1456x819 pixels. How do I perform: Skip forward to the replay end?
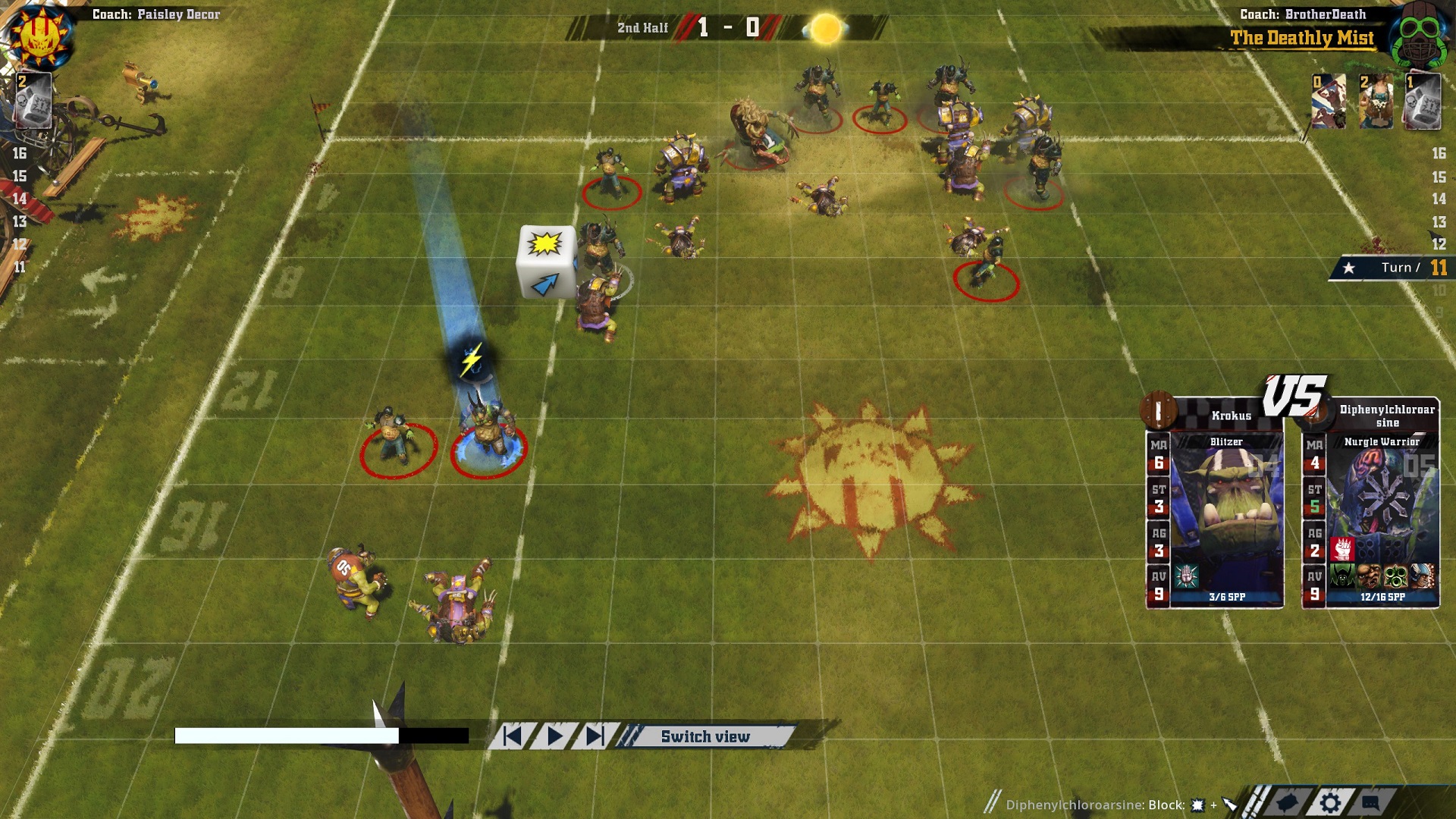tap(595, 736)
